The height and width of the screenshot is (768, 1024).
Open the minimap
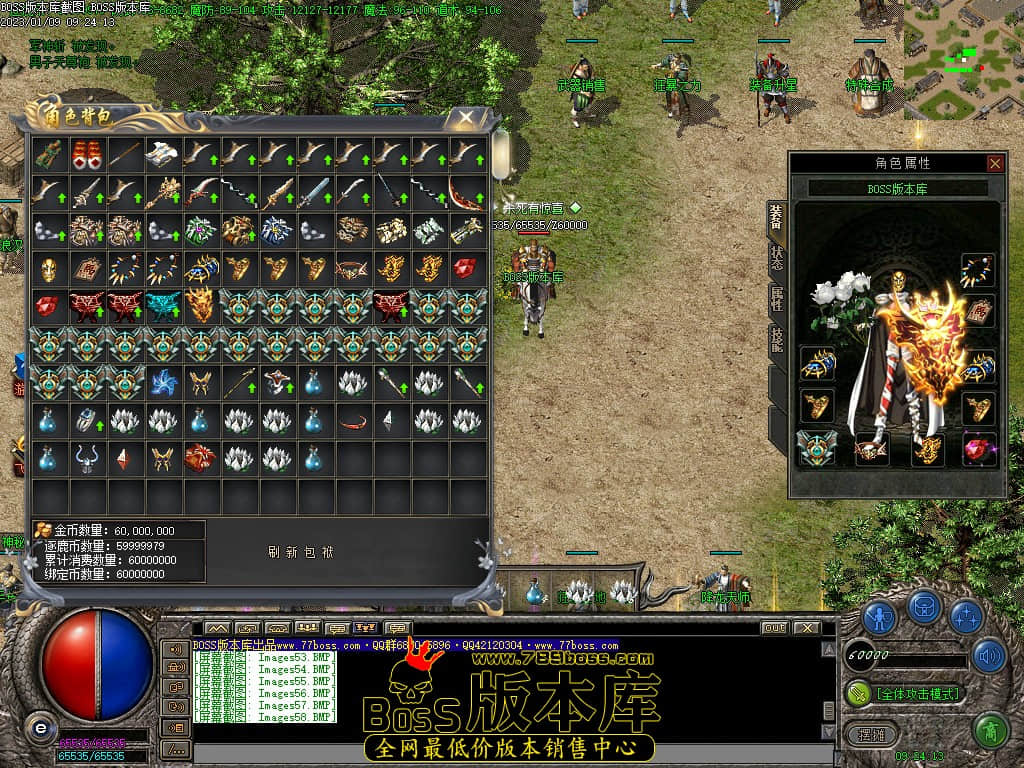(x=962, y=58)
